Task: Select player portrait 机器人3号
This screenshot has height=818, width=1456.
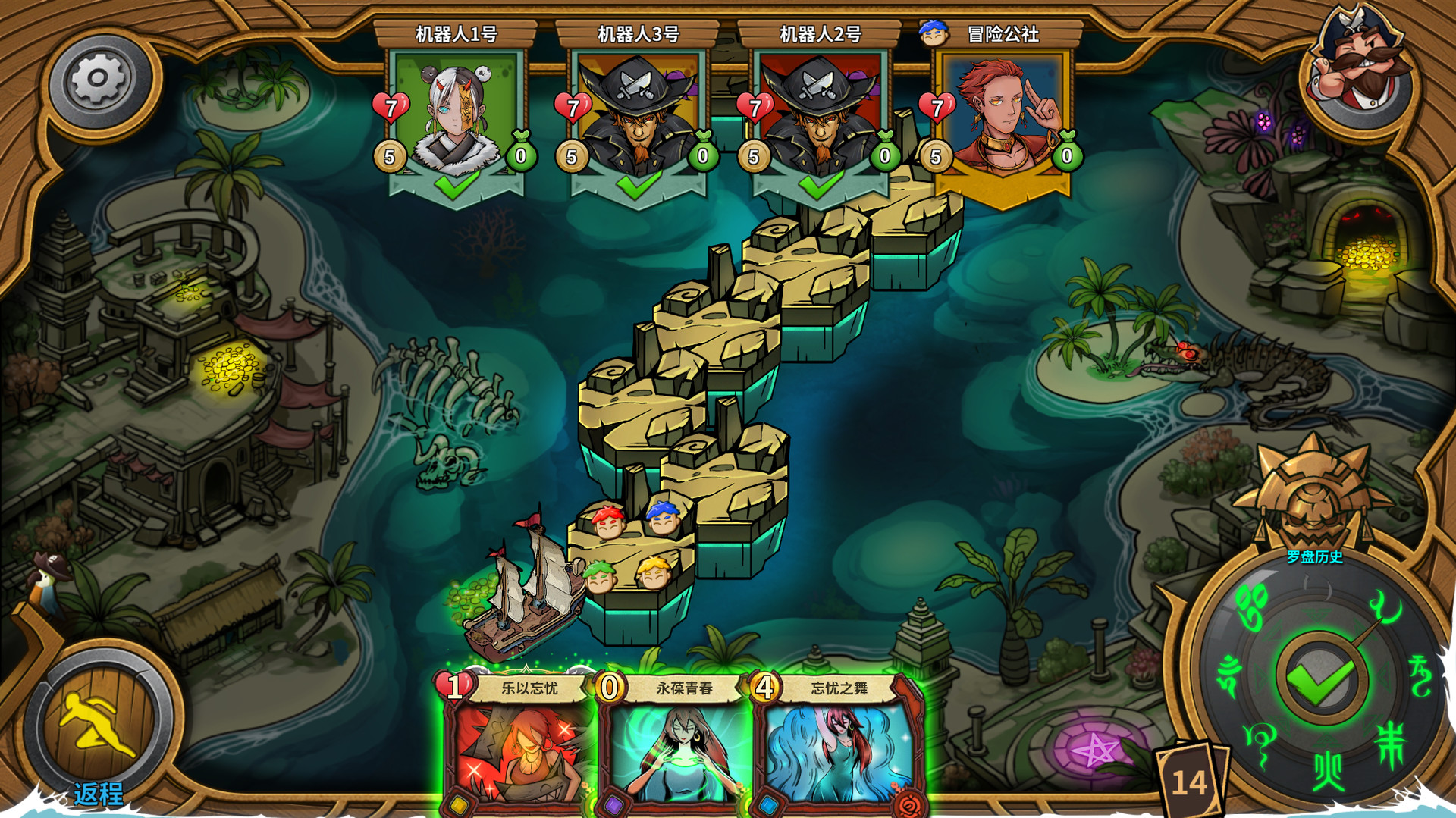Action: (639, 114)
